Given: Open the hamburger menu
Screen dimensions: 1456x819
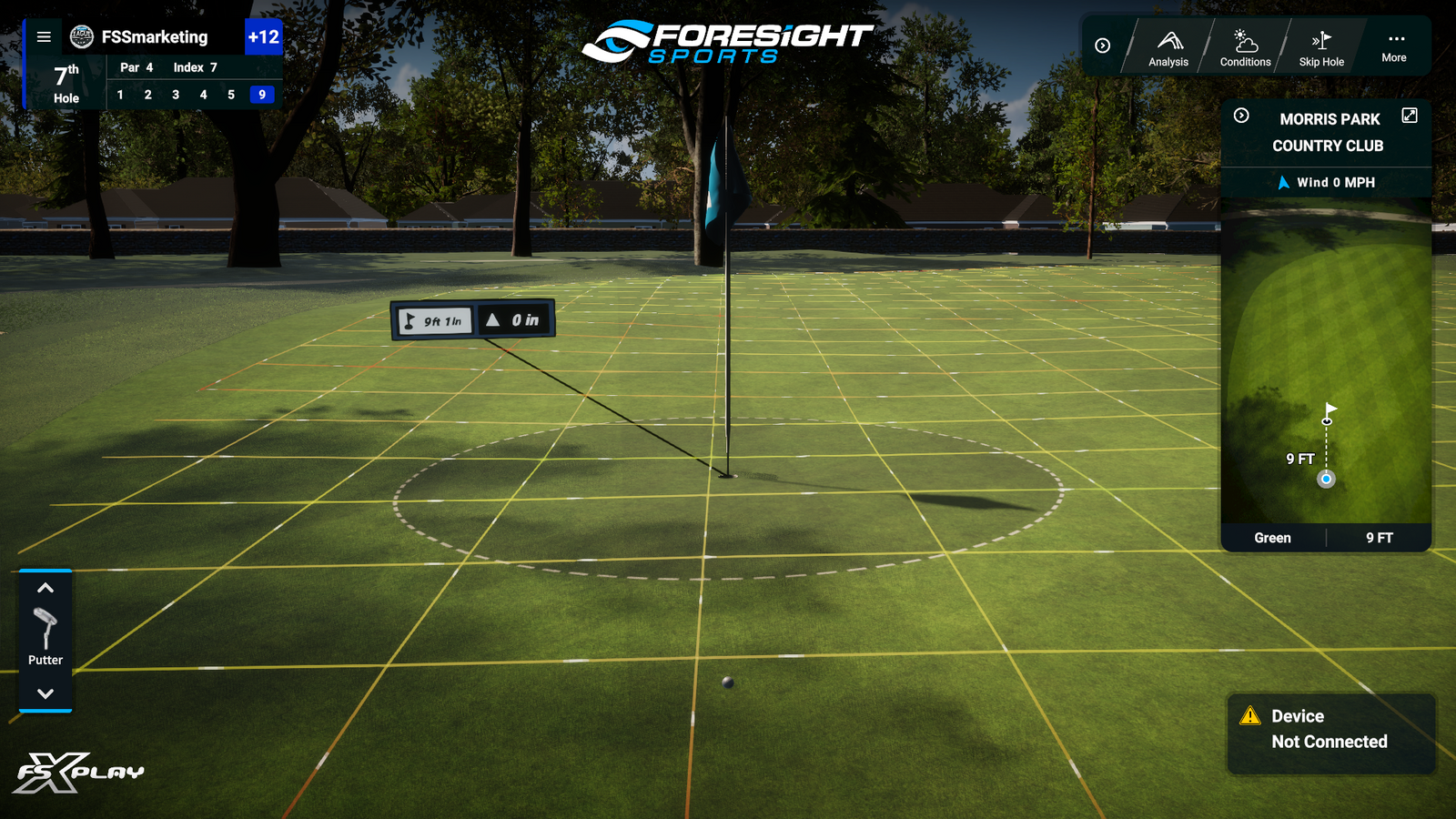Looking at the screenshot, I should point(43,36).
